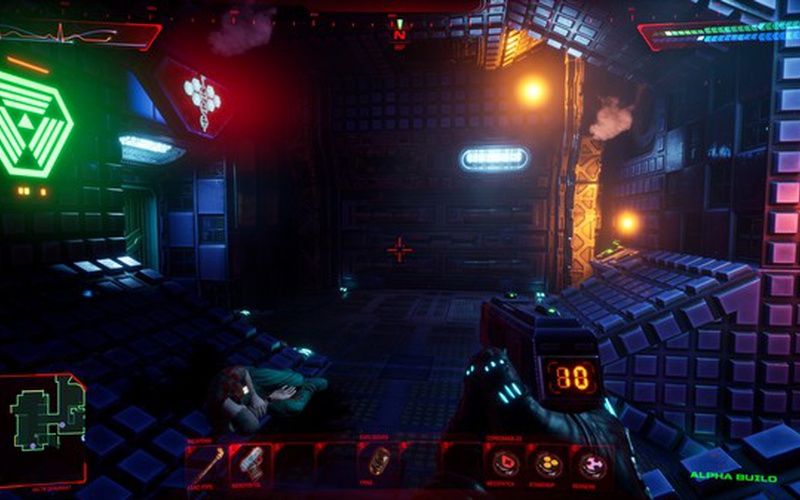Image resolution: width=800 pixels, height=500 pixels.
Task: Equip the Minipistol from the hotbar
Action: [x=250, y=462]
